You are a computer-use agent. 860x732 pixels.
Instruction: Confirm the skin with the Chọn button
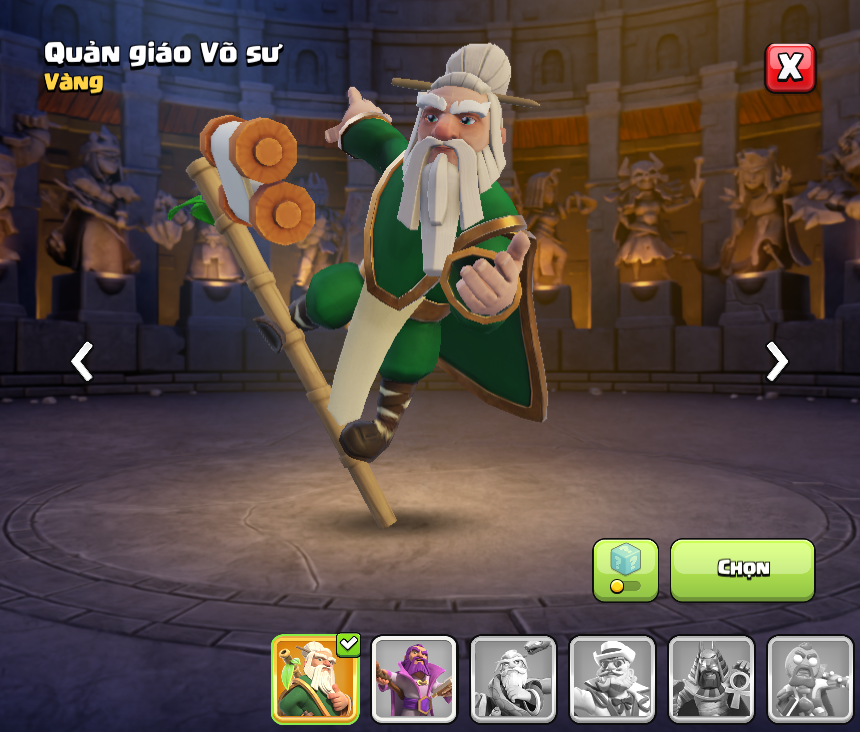(742, 570)
